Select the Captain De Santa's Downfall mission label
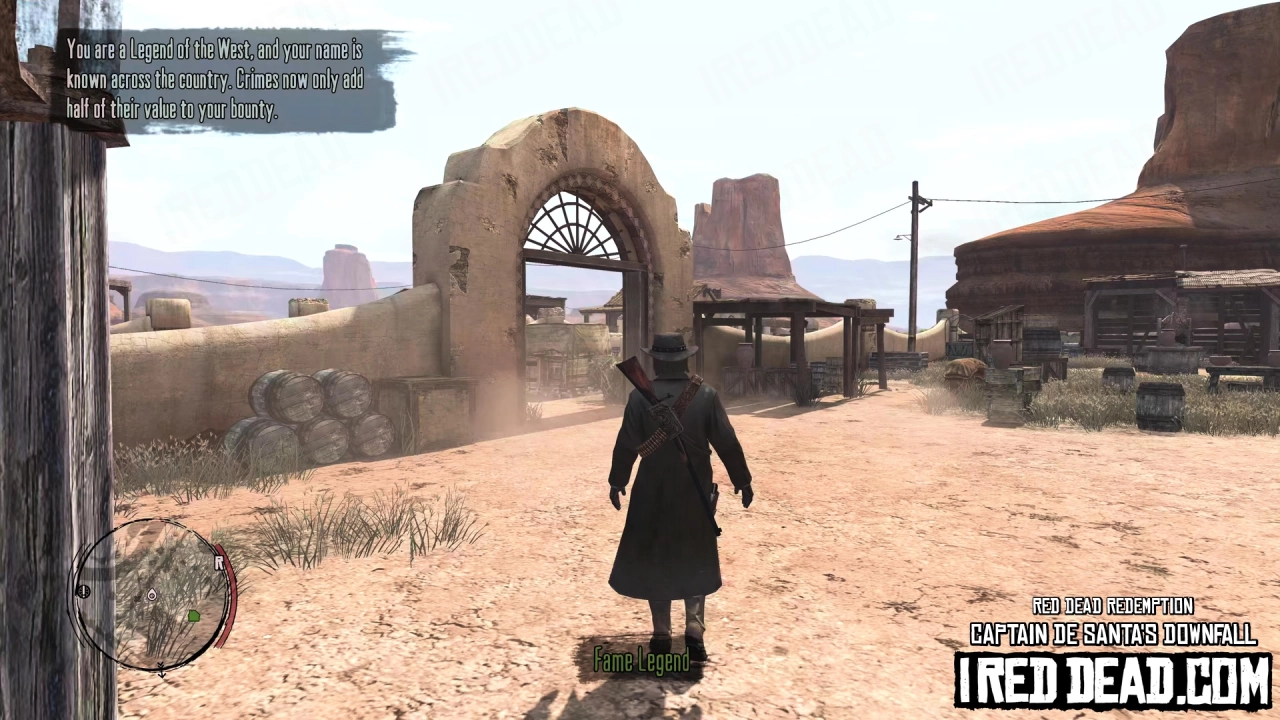This screenshot has width=1280, height=720. coord(1113,633)
